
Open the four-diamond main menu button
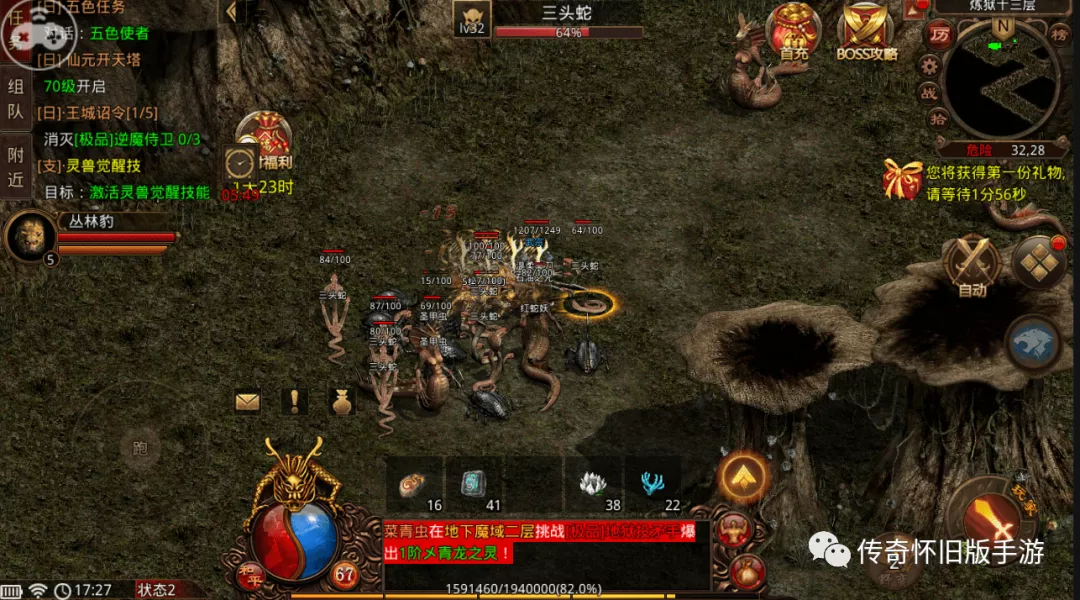[x=1039, y=262]
